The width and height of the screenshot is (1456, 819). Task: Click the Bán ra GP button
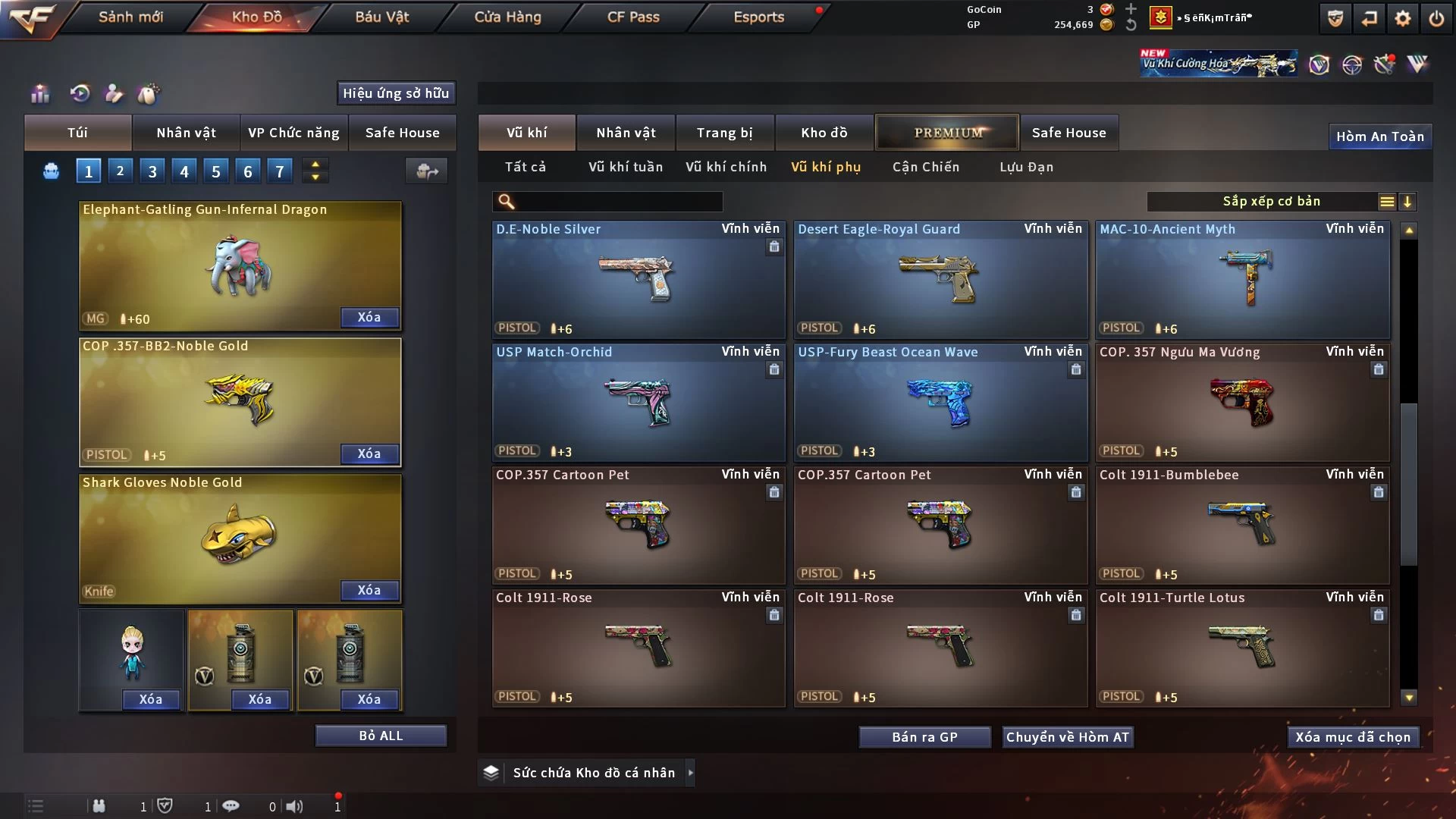pos(924,737)
